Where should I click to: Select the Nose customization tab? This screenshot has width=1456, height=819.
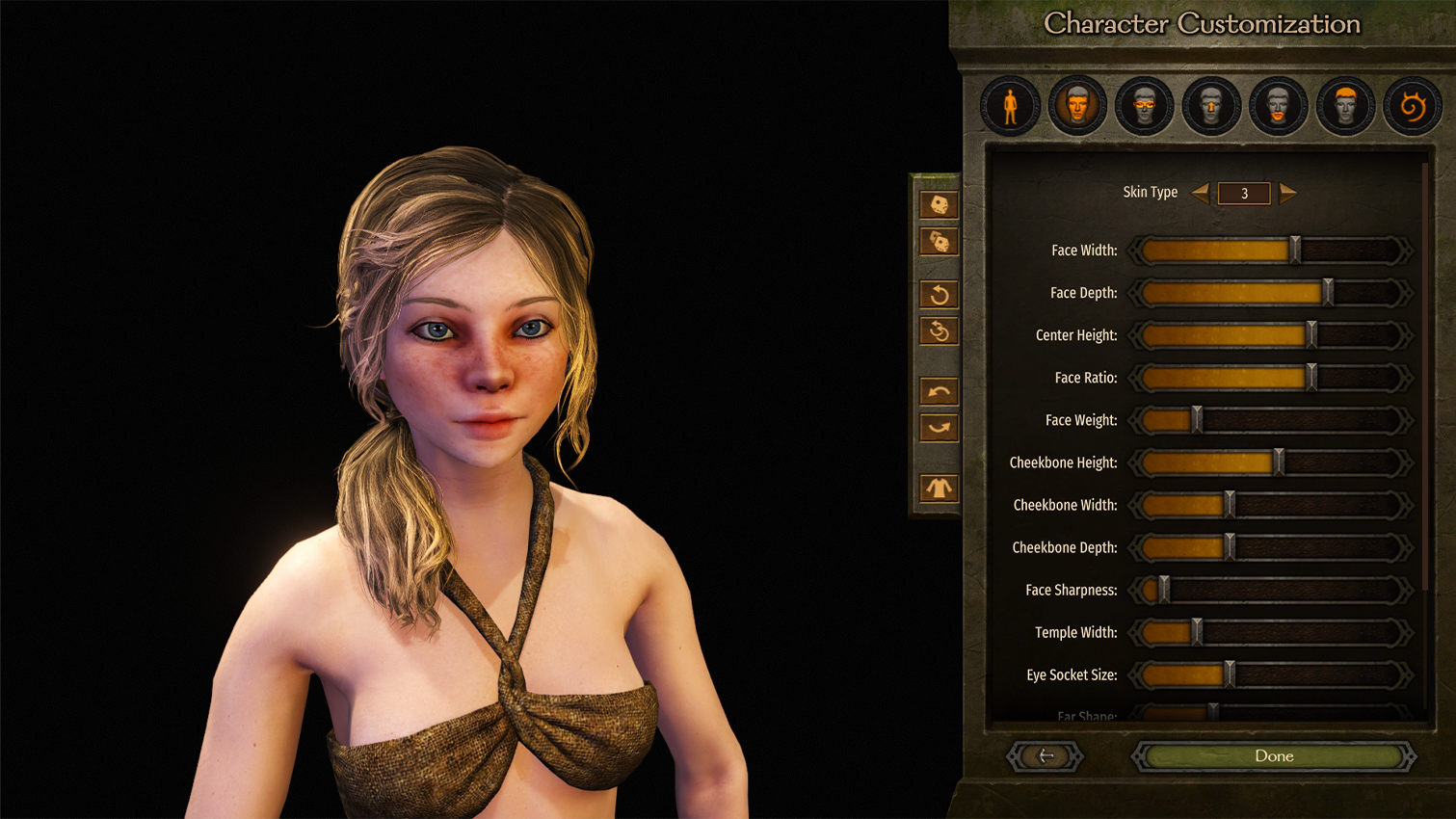[x=1211, y=105]
